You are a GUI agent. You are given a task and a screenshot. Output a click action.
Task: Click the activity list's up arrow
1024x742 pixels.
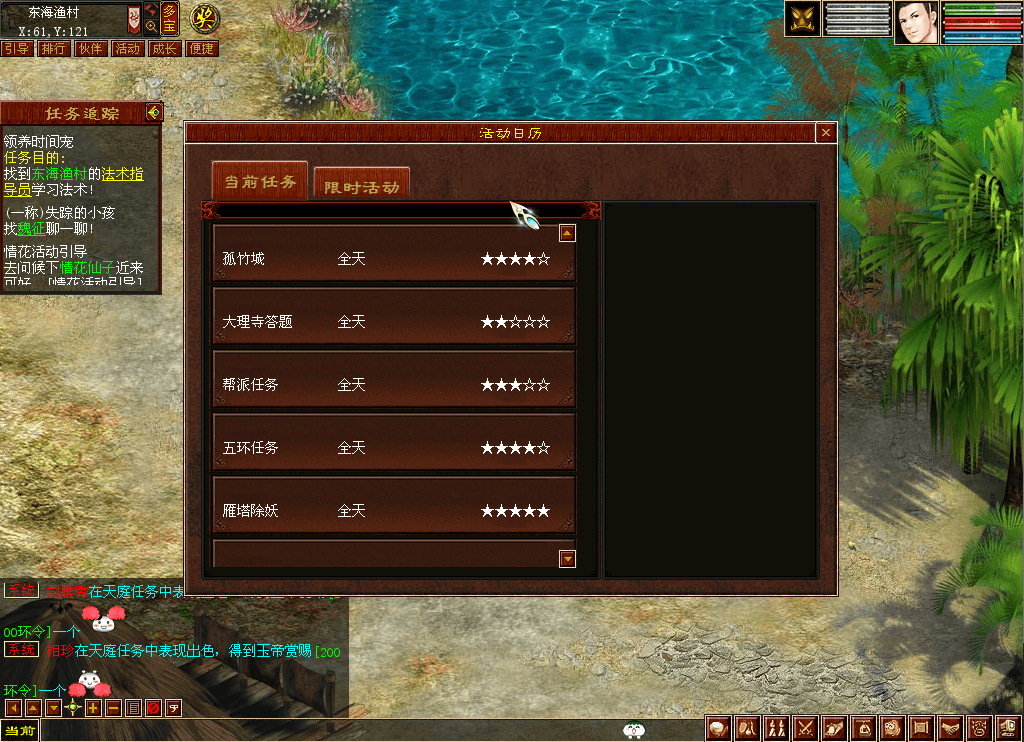pyautogui.click(x=568, y=233)
